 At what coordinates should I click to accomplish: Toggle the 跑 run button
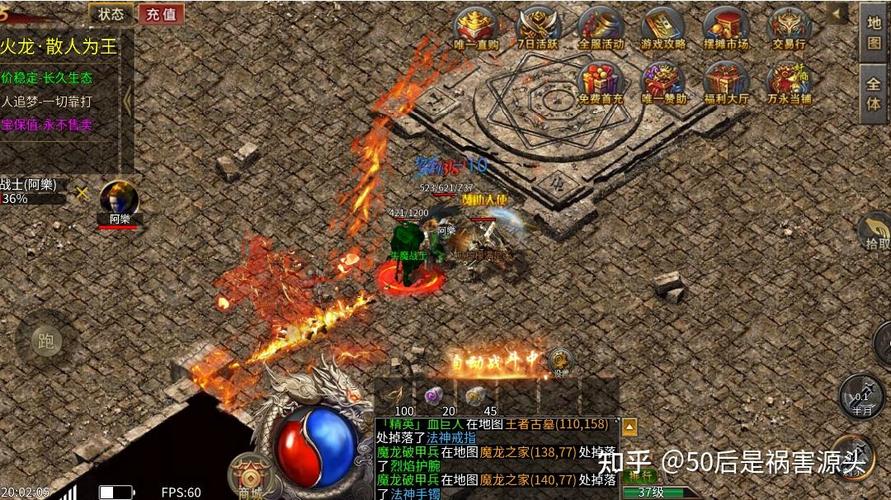tap(46, 338)
